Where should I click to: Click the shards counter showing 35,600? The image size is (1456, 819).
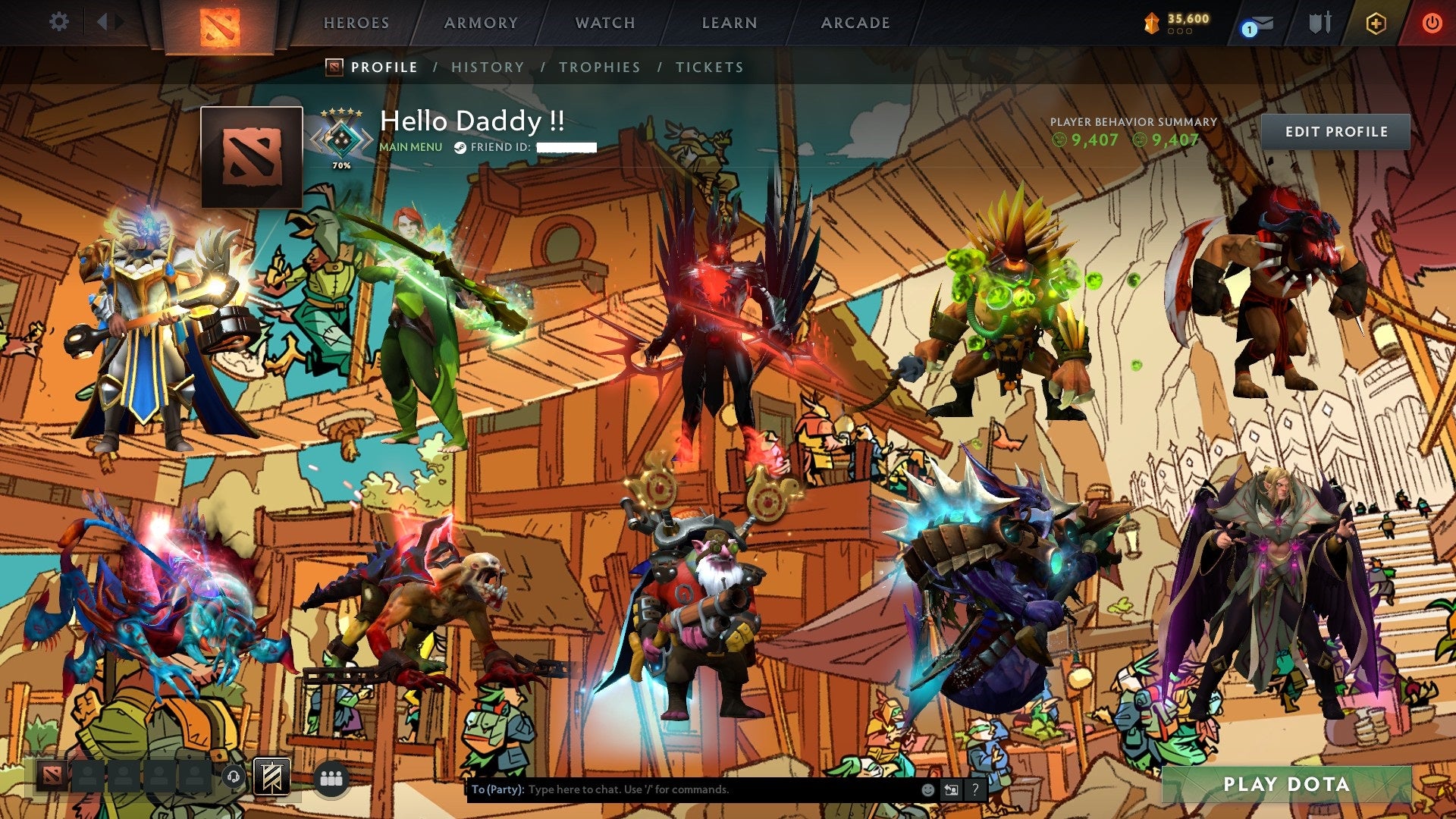pyautogui.click(x=1181, y=23)
